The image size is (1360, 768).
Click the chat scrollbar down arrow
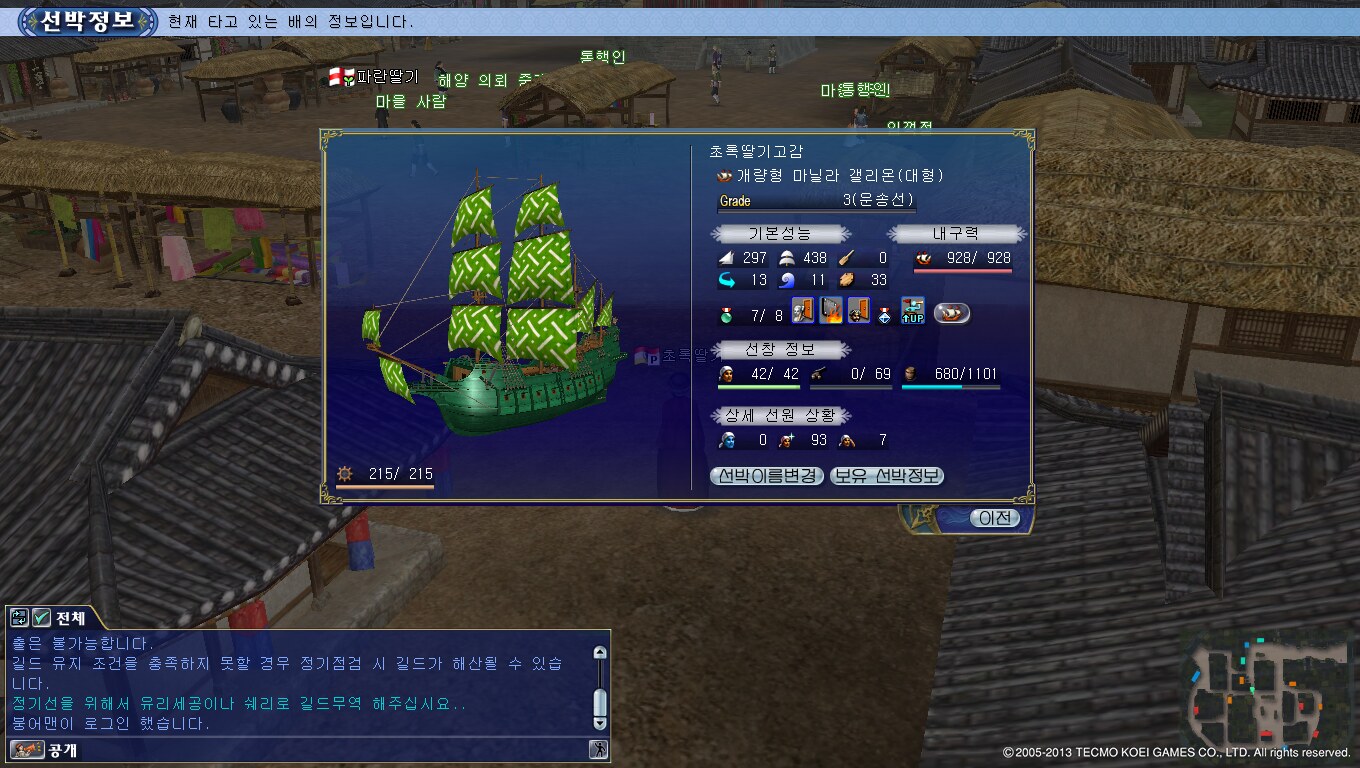click(x=599, y=723)
